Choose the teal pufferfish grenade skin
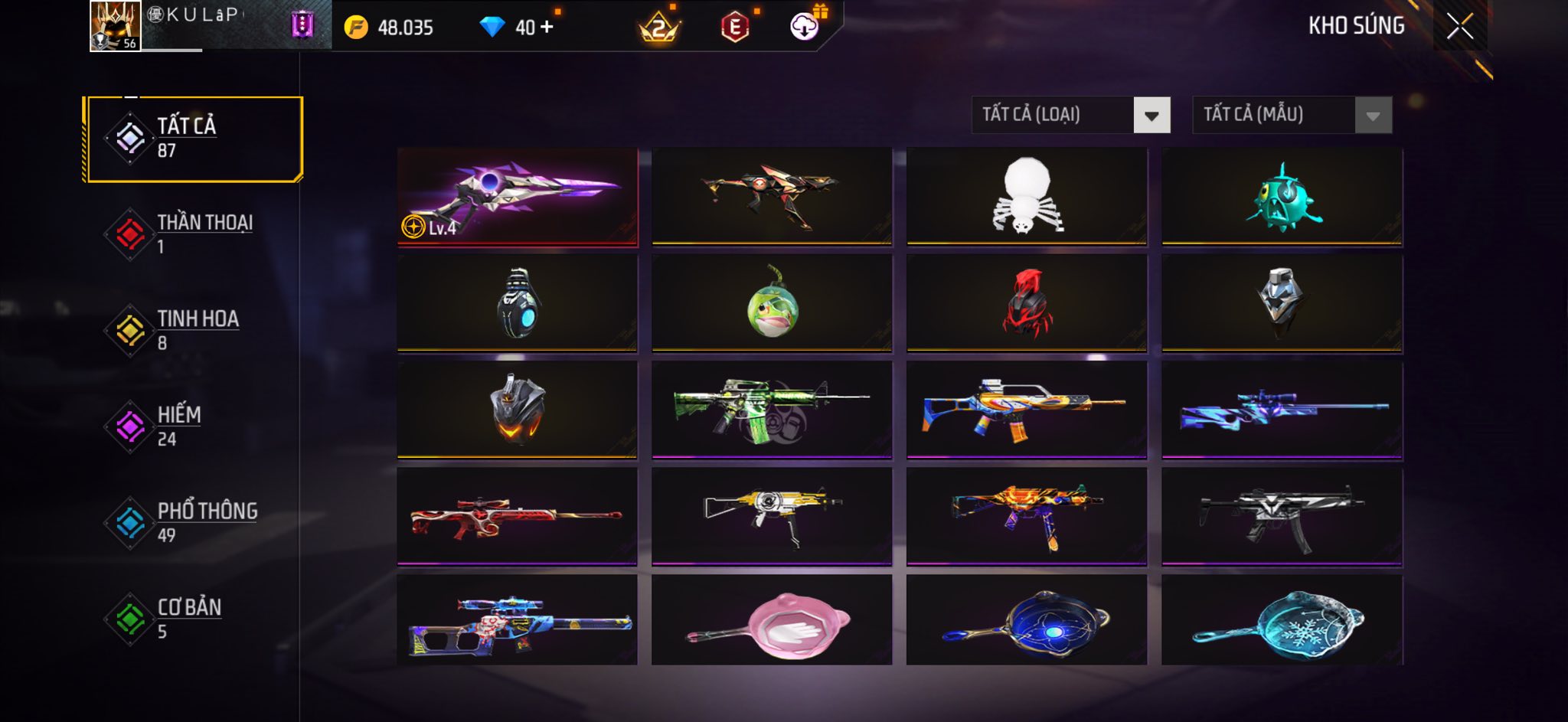 pos(1282,196)
